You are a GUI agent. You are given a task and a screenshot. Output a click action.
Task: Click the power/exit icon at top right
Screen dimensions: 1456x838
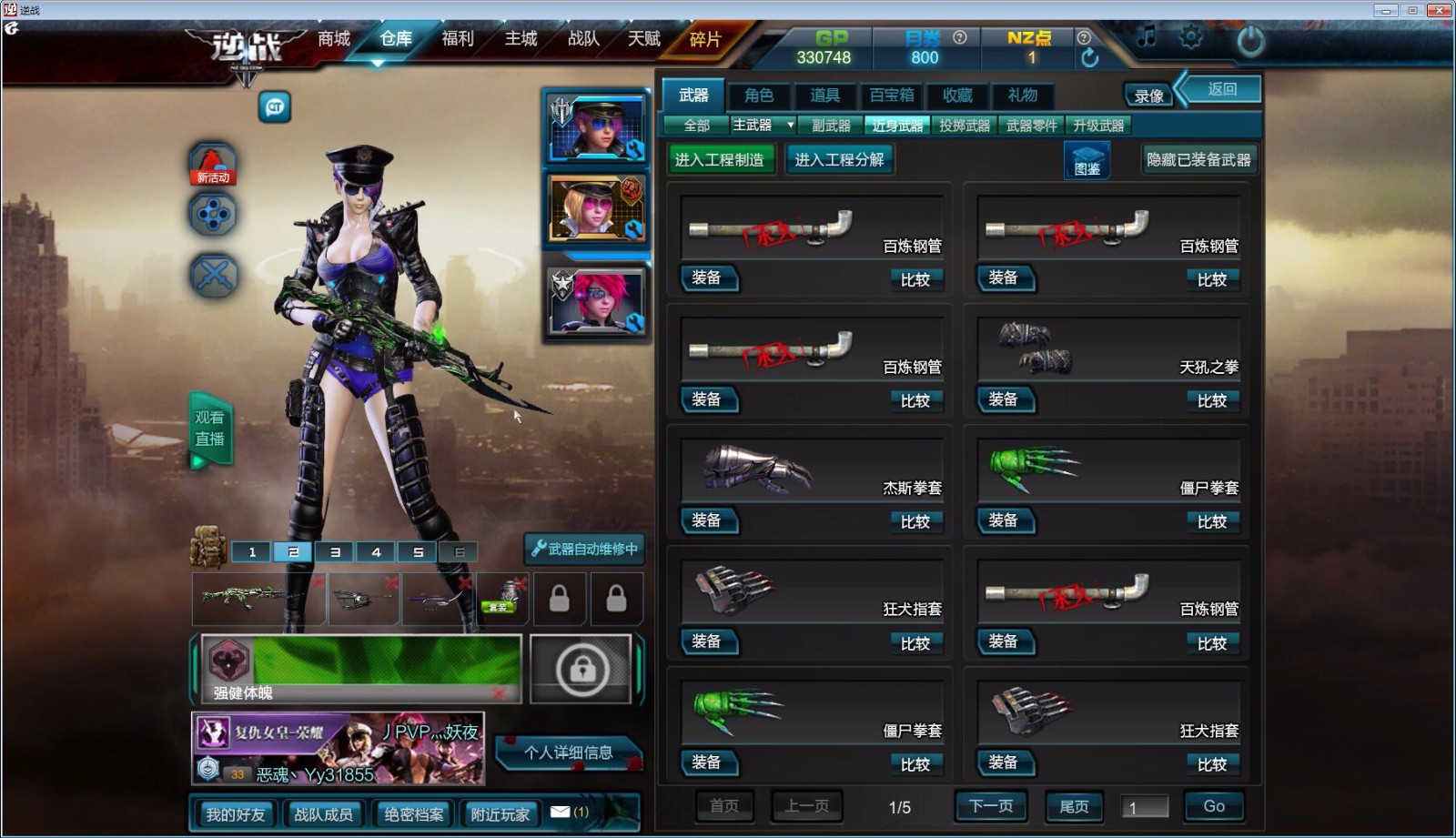(1250, 39)
